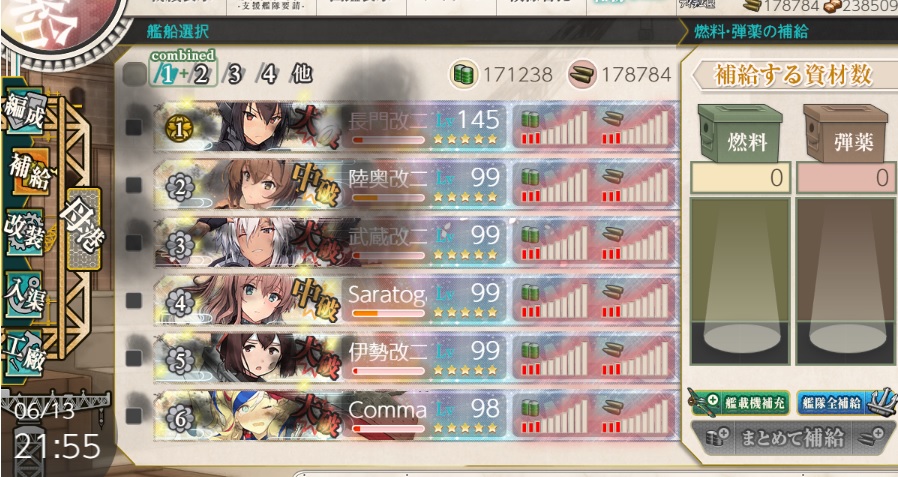Select the 補給 resupply side menu
Viewport: 898px width, 477px height.
point(26,168)
